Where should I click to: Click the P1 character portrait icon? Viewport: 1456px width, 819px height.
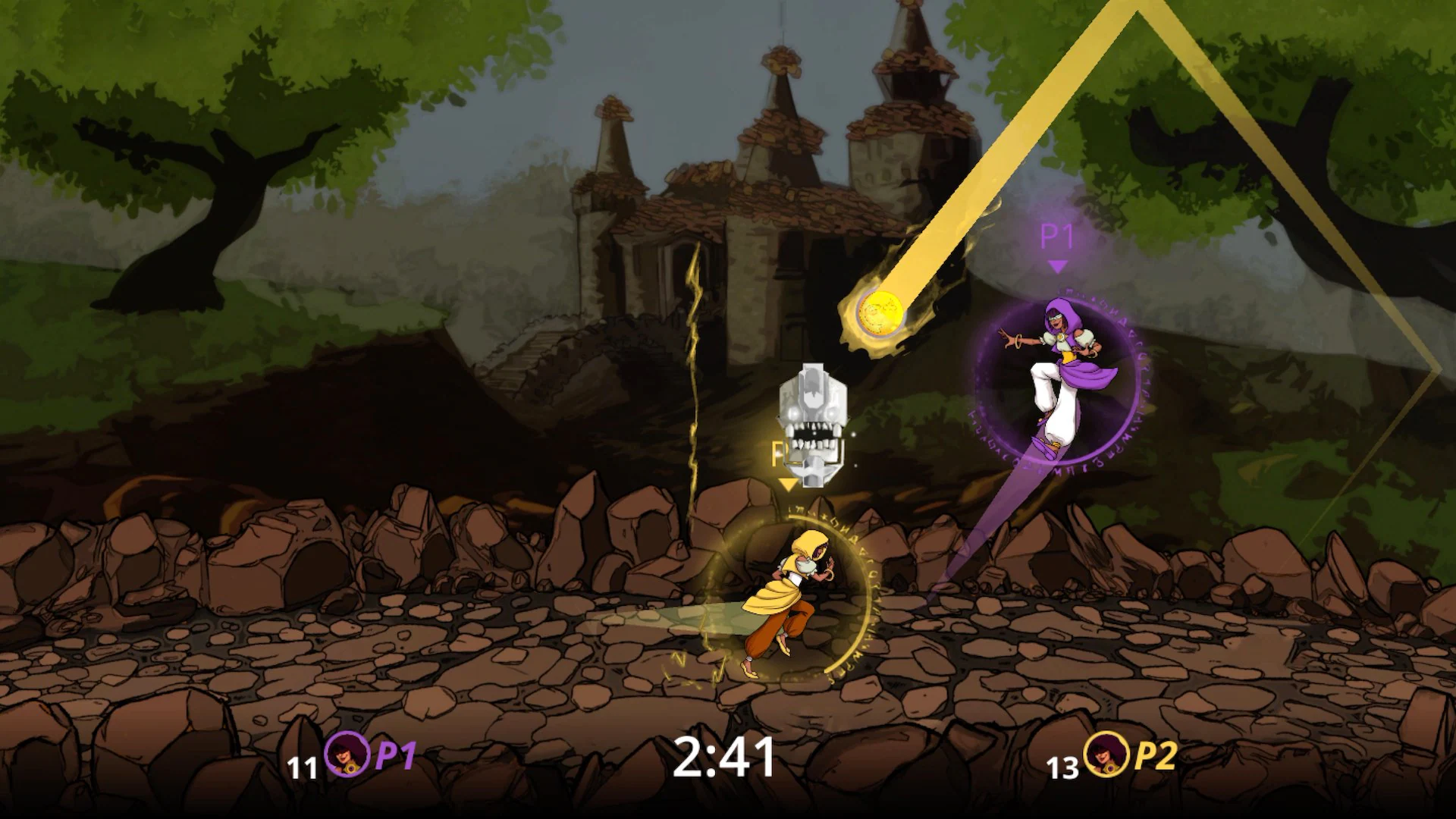(x=348, y=755)
